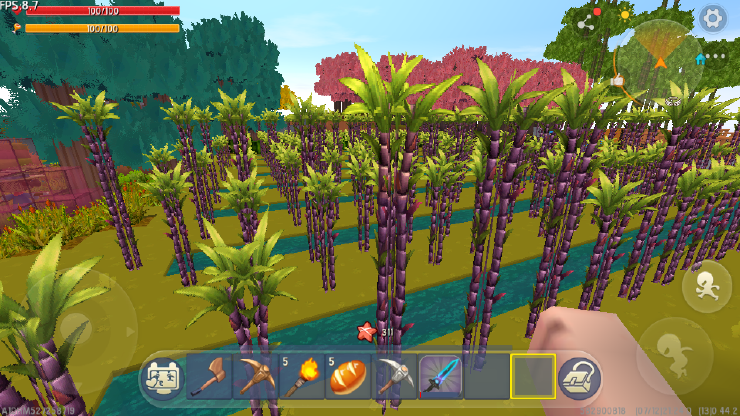Equip the blue crystal sword
This screenshot has height=416, width=740.
click(x=440, y=377)
